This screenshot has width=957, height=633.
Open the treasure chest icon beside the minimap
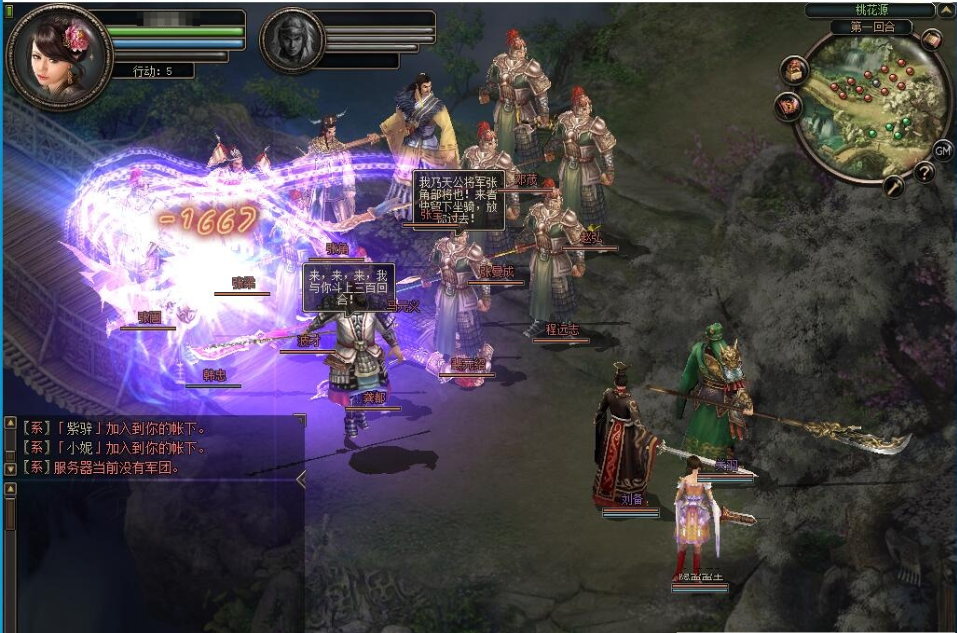click(796, 69)
